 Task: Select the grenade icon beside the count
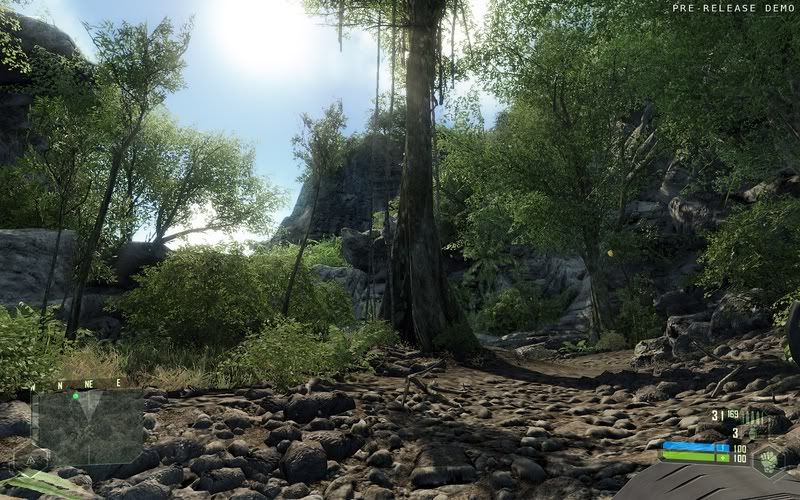coord(752,432)
